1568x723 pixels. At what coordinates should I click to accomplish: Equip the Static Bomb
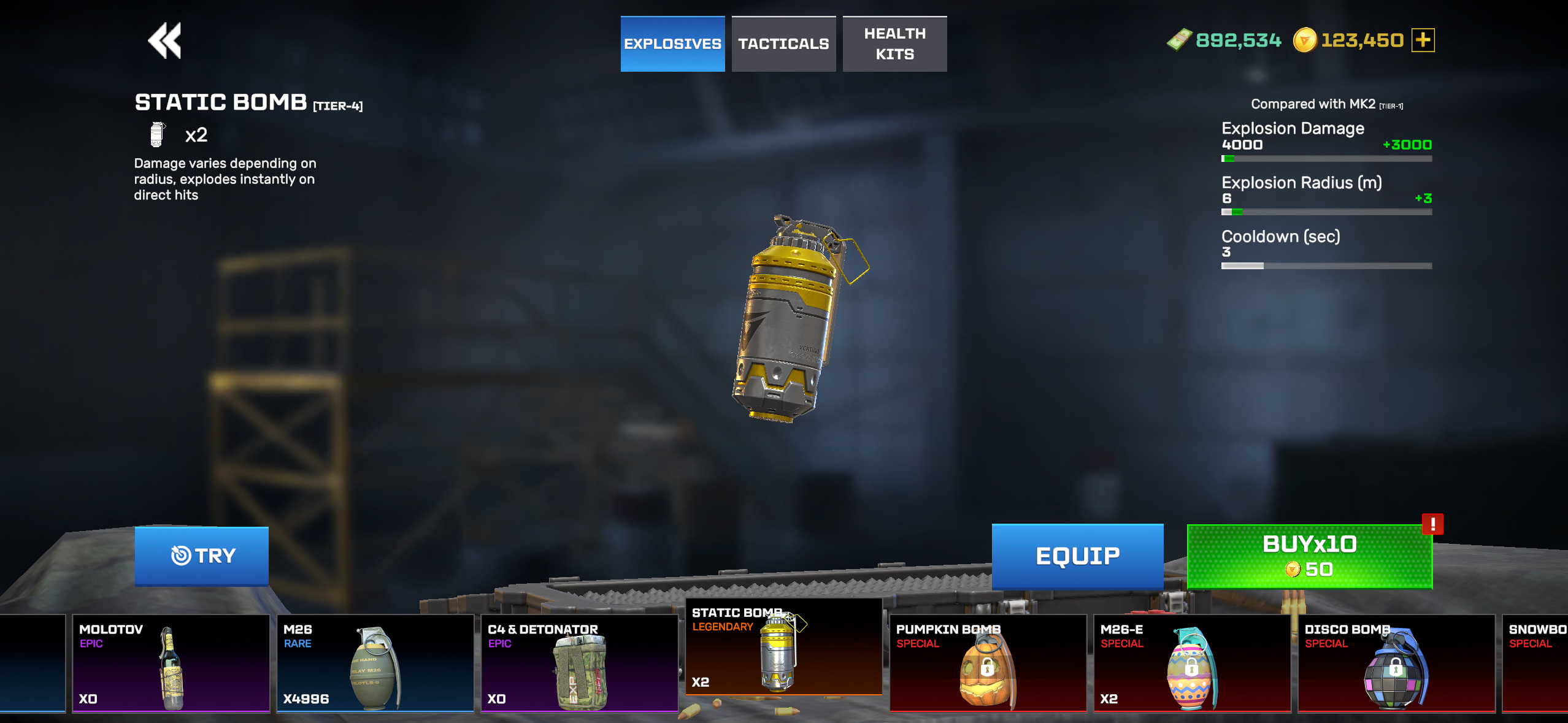click(1077, 556)
